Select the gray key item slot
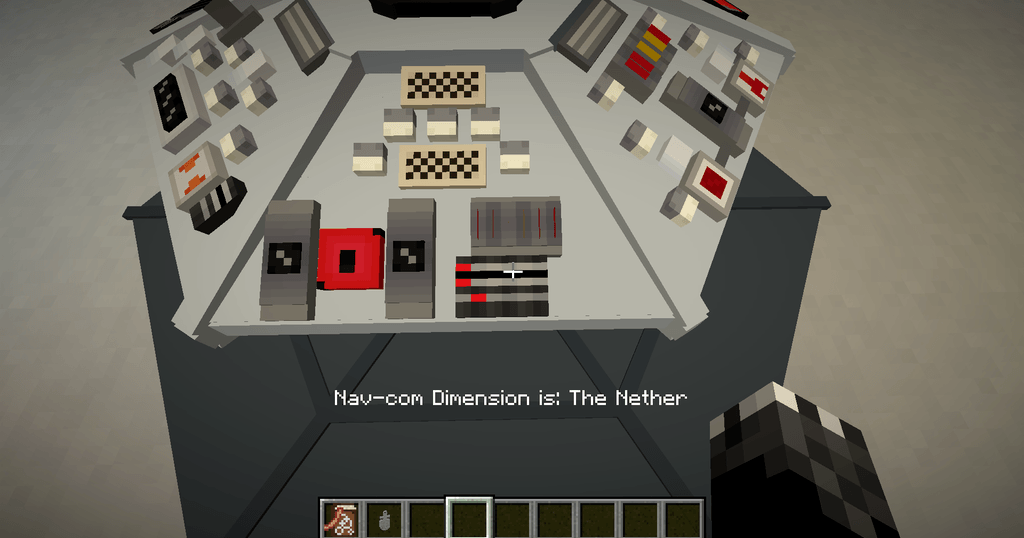 tap(384, 519)
